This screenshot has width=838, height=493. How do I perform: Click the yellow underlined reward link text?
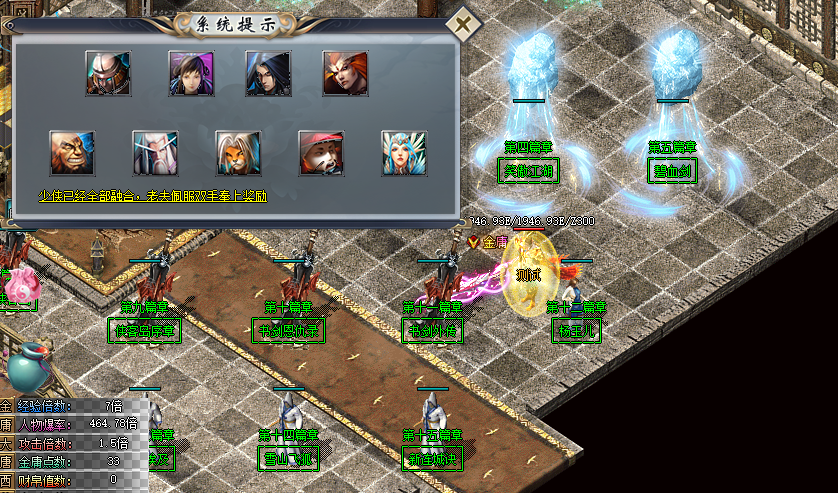pos(153,197)
